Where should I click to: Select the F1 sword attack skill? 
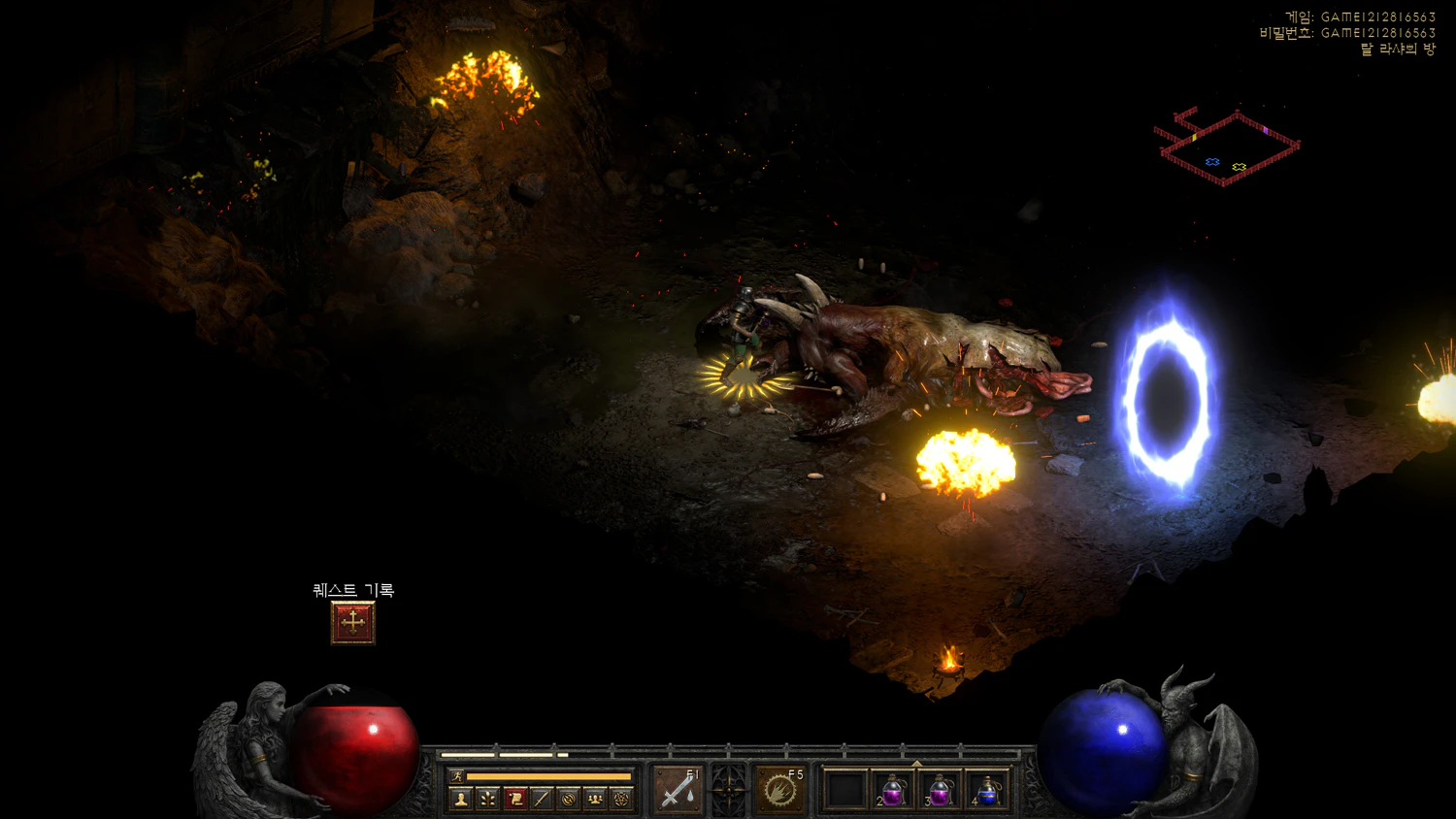coord(678,790)
